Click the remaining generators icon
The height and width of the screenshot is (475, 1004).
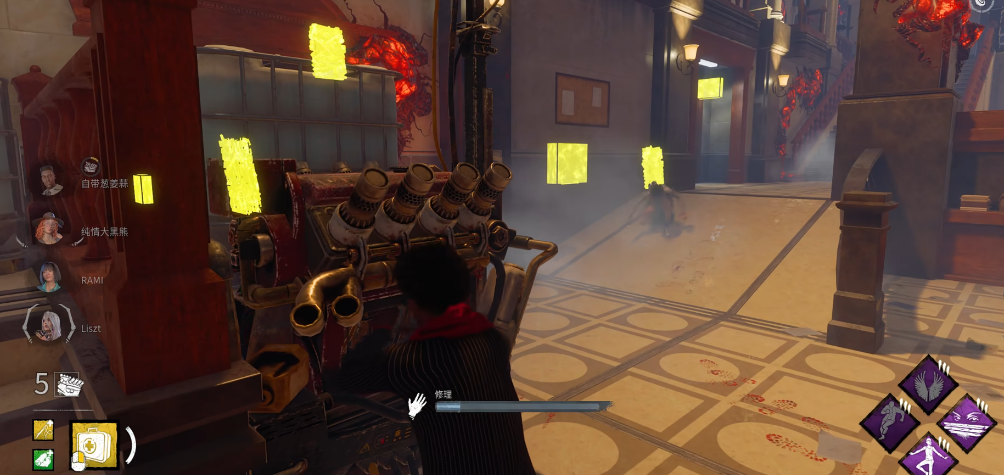(67, 383)
